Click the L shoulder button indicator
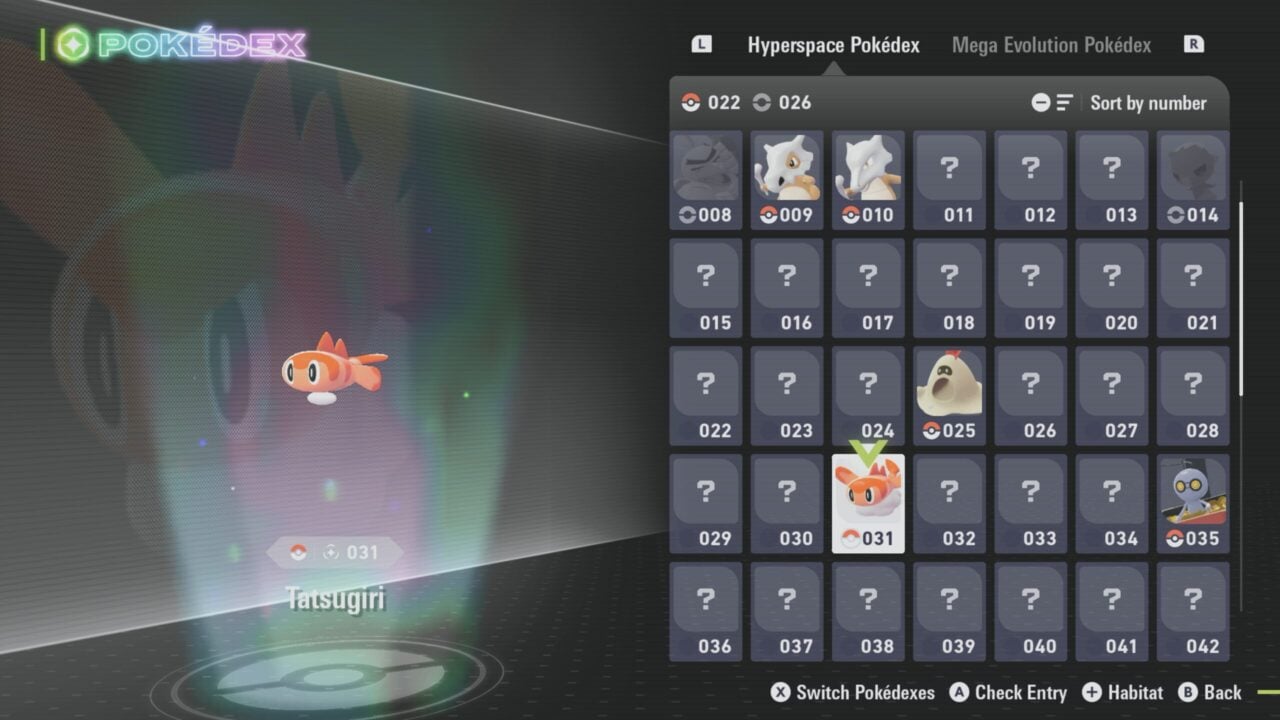 [x=701, y=44]
